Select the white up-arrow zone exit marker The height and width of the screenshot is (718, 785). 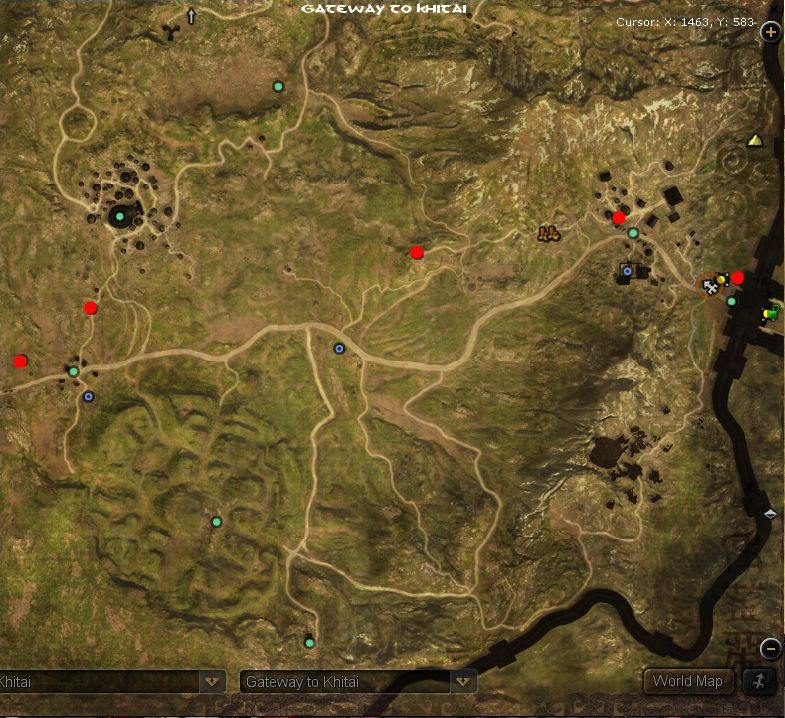[x=191, y=16]
